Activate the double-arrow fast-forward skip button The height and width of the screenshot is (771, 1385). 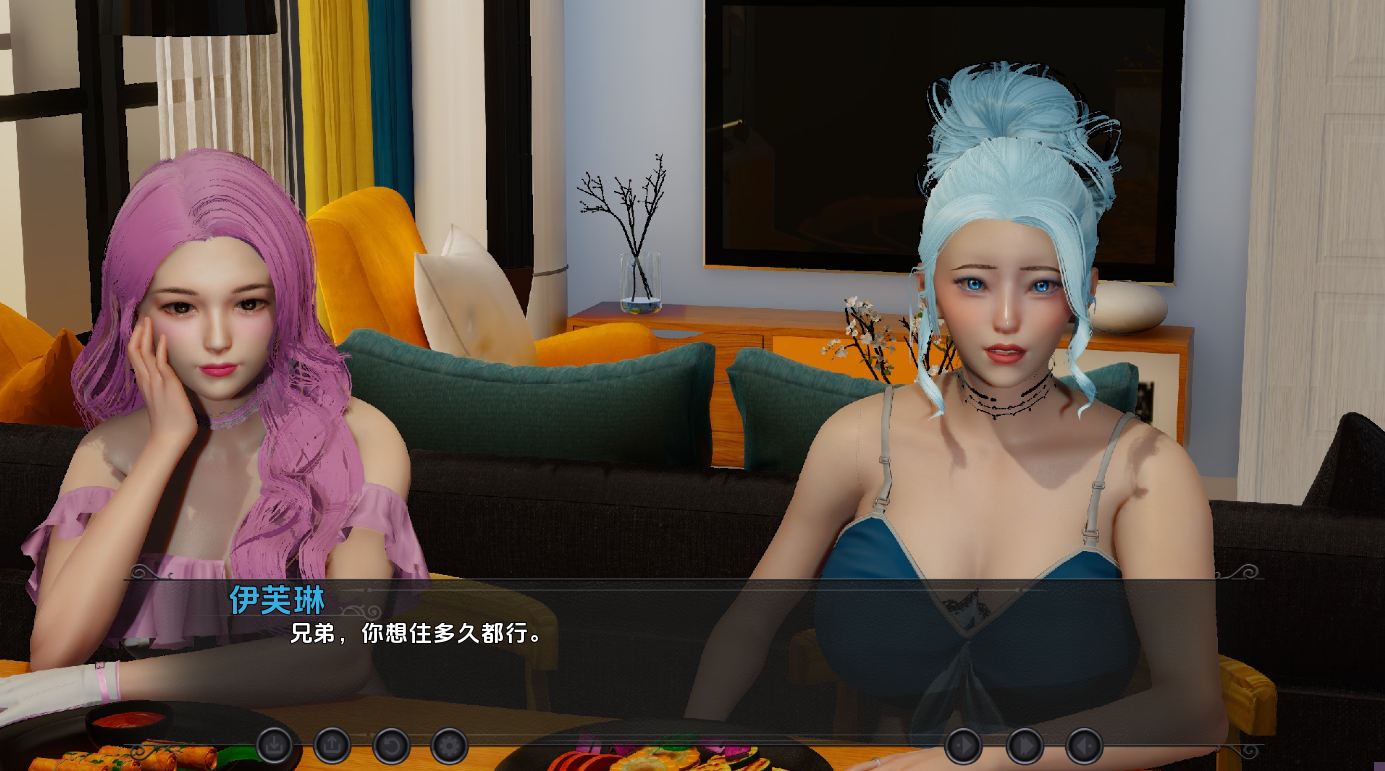[x=1024, y=745]
